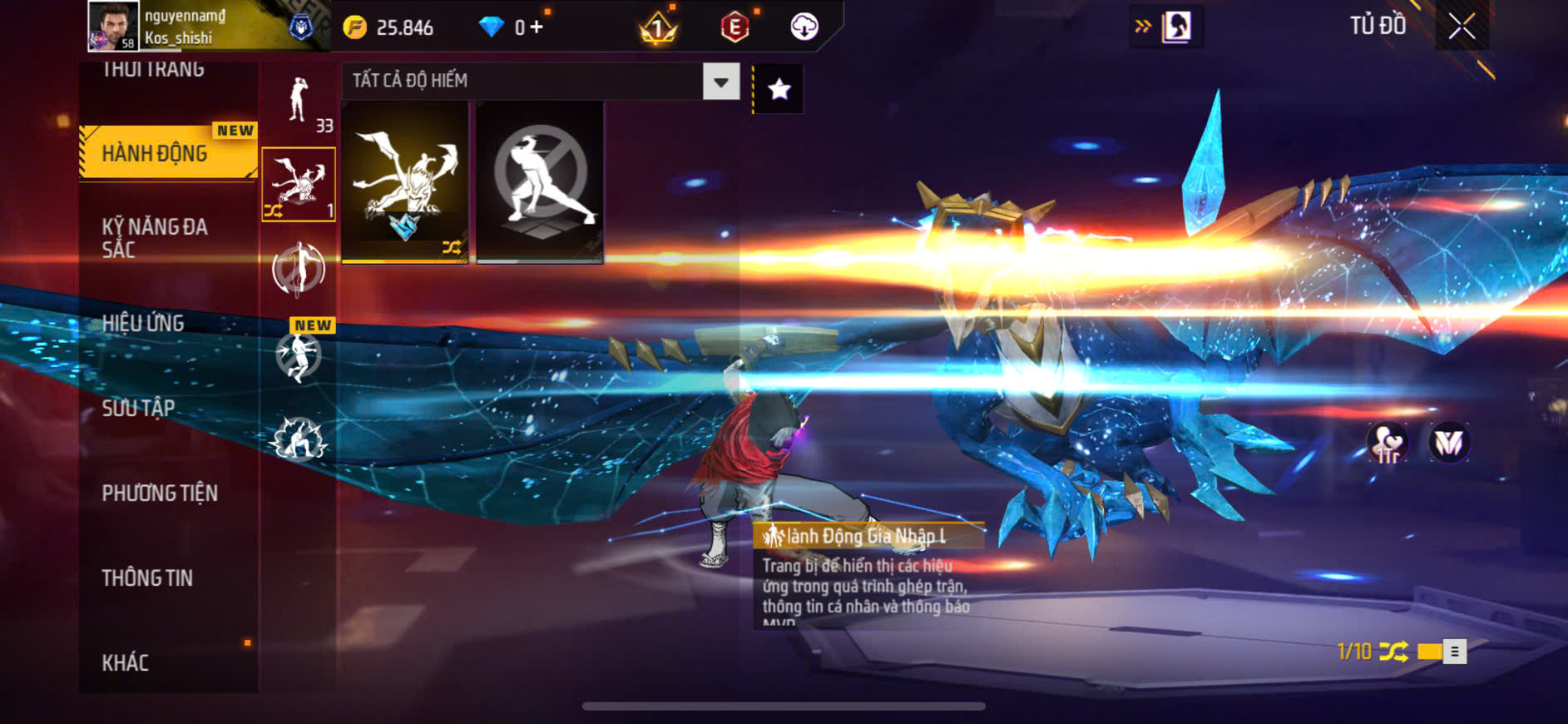This screenshot has width=1568, height=724.
Task: Choose the crossed-out no-action tile
Action: pos(540,182)
